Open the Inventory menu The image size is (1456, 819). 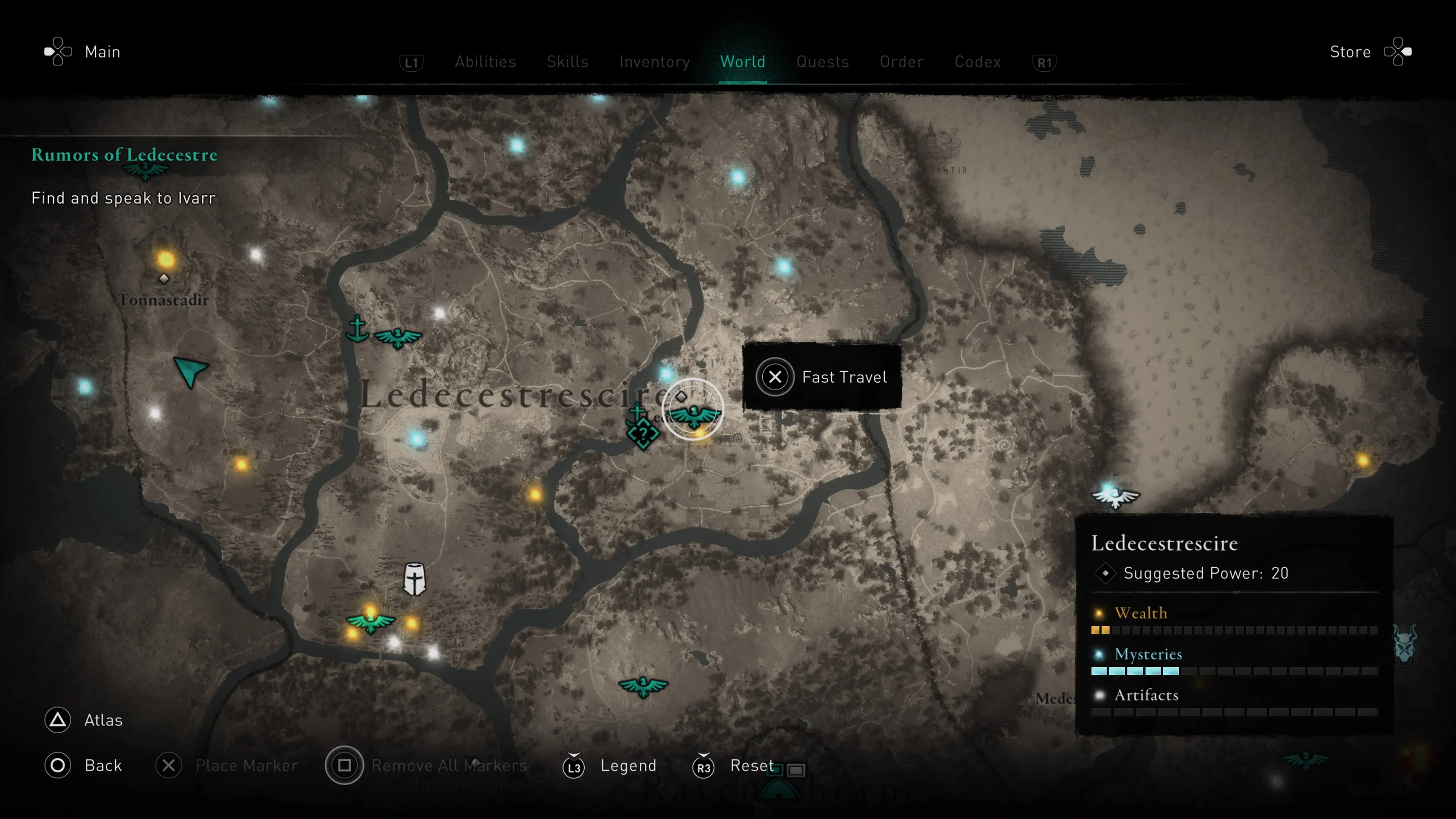654,61
